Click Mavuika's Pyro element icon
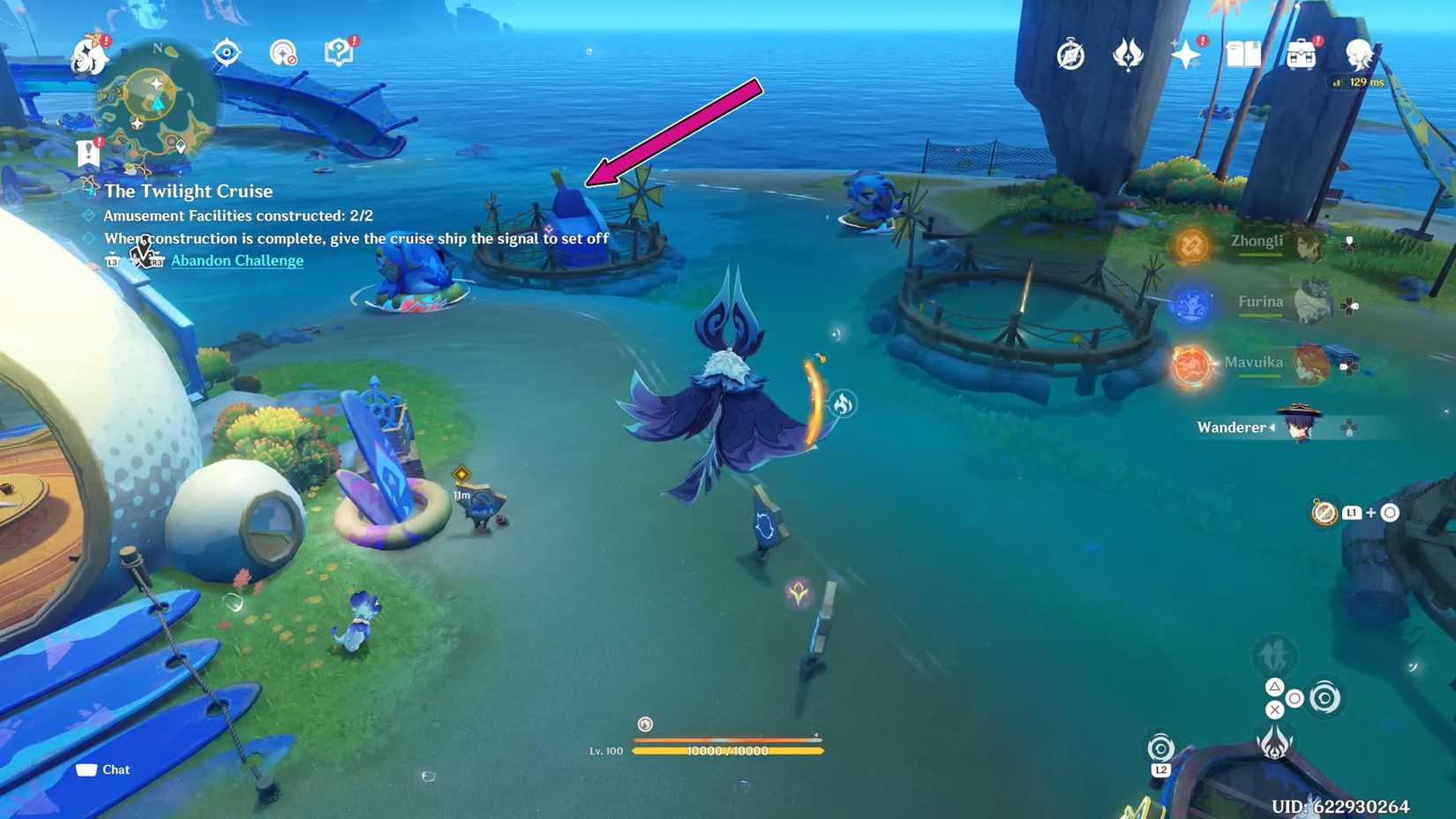This screenshot has height=819, width=1456. pos(1190,364)
